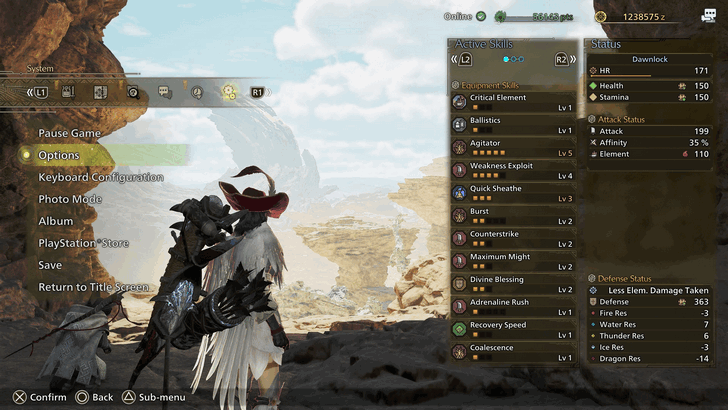The image size is (728, 410).
Task: Select the Critical Element skill row
Action: 513,102
